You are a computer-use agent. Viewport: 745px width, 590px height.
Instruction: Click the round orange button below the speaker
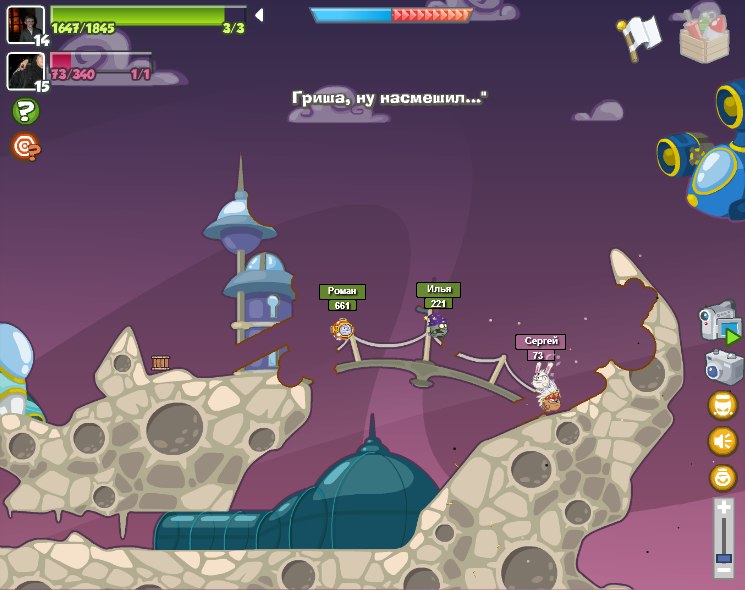pyautogui.click(x=722, y=477)
